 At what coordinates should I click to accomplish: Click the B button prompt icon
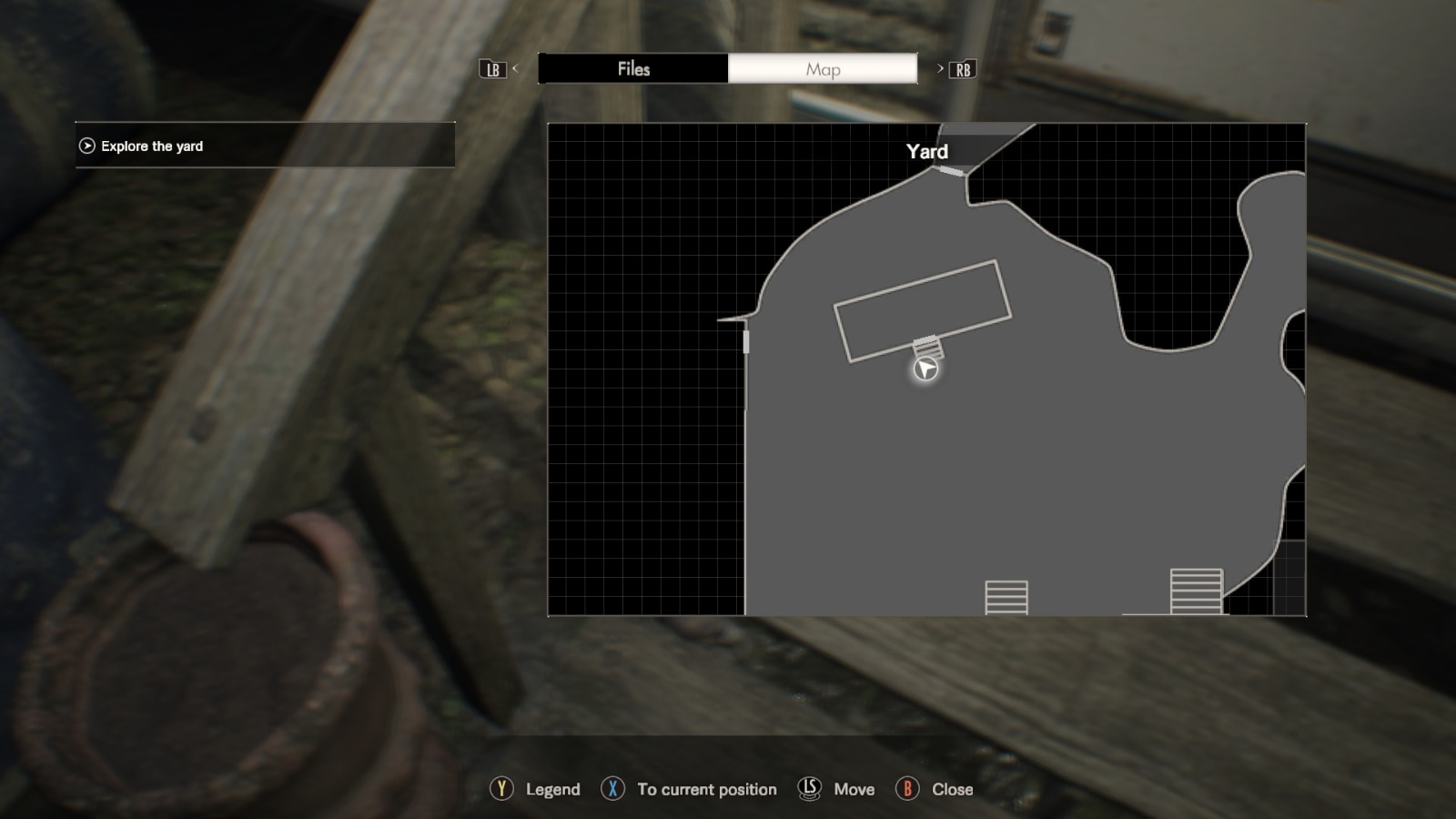(907, 789)
